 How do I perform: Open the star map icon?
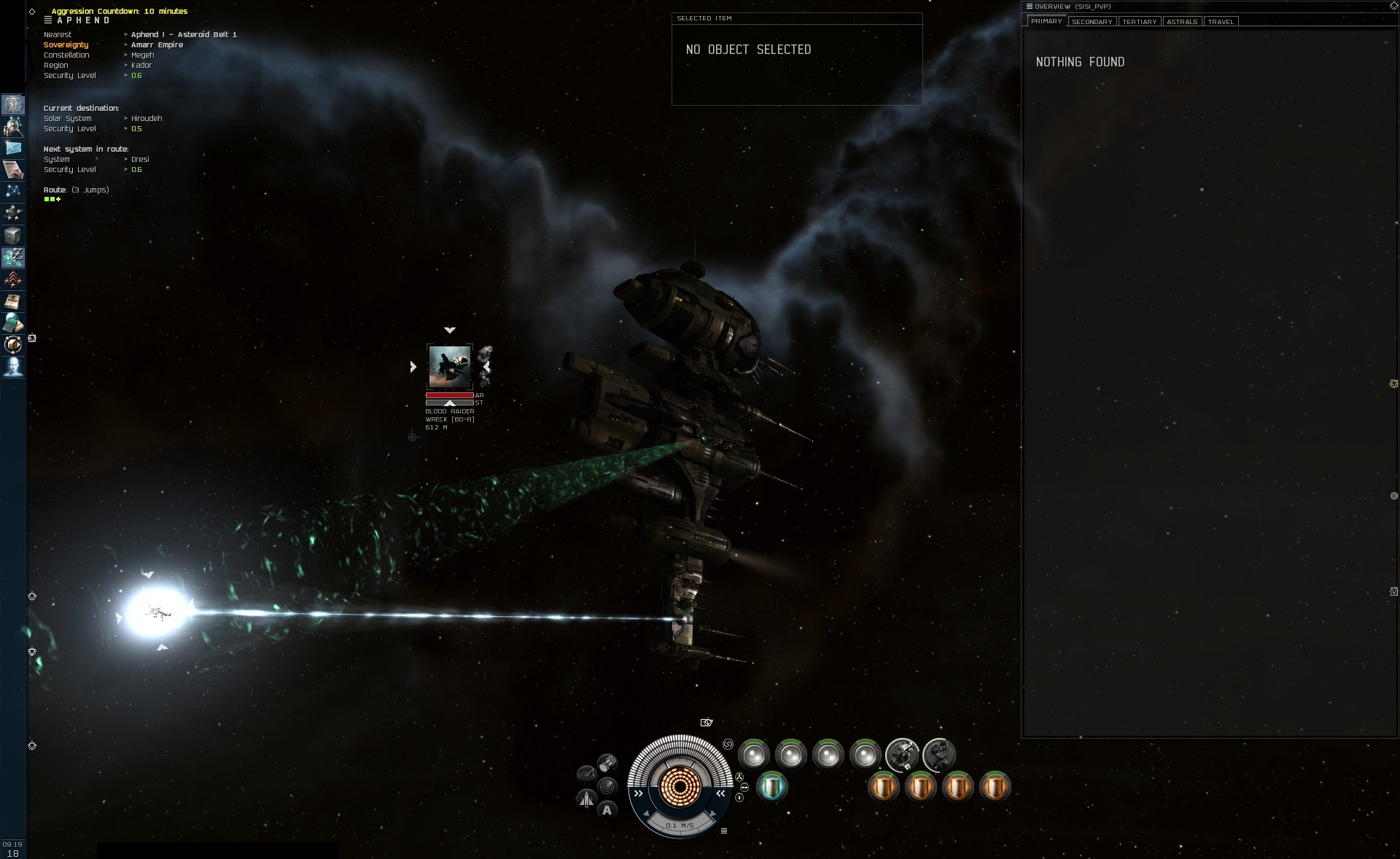pyautogui.click(x=13, y=191)
